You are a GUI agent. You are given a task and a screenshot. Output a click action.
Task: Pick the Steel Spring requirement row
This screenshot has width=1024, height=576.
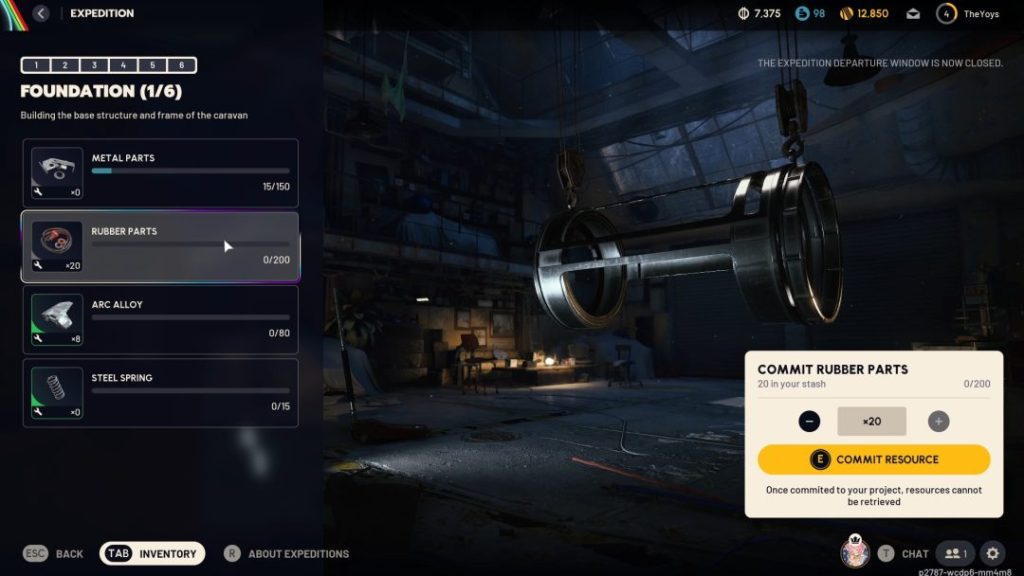pos(160,392)
